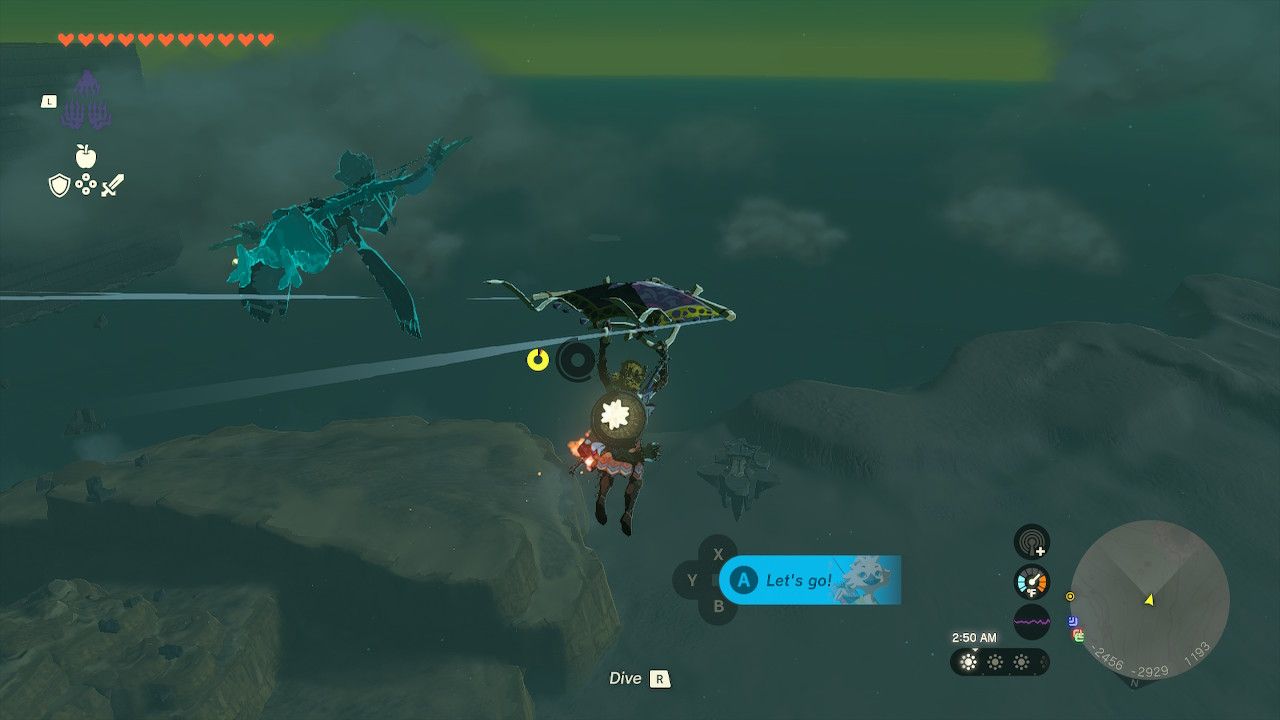
Task: Click the A button circle beside Let's go!
Action: pyautogui.click(x=744, y=578)
